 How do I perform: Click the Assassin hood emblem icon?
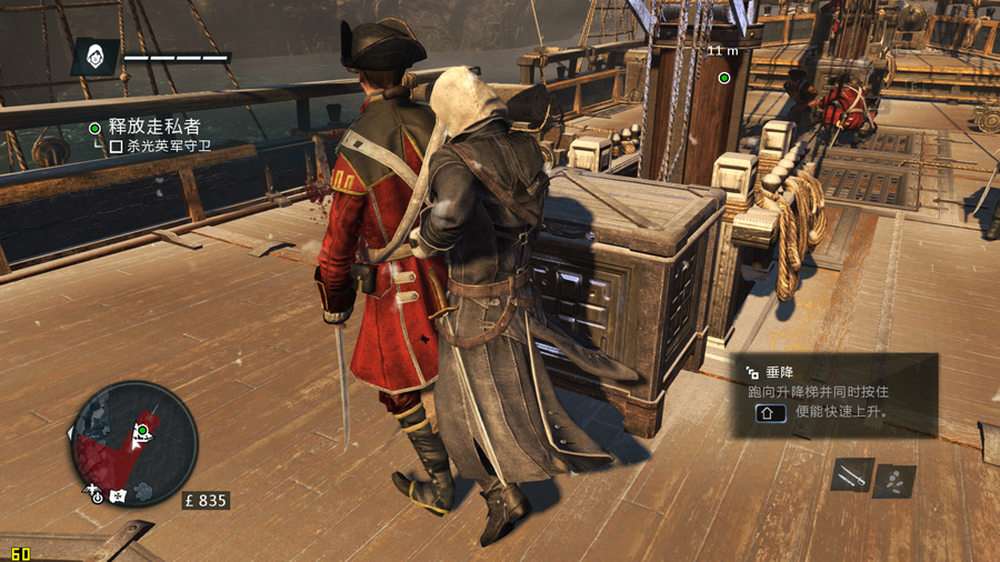[94, 57]
